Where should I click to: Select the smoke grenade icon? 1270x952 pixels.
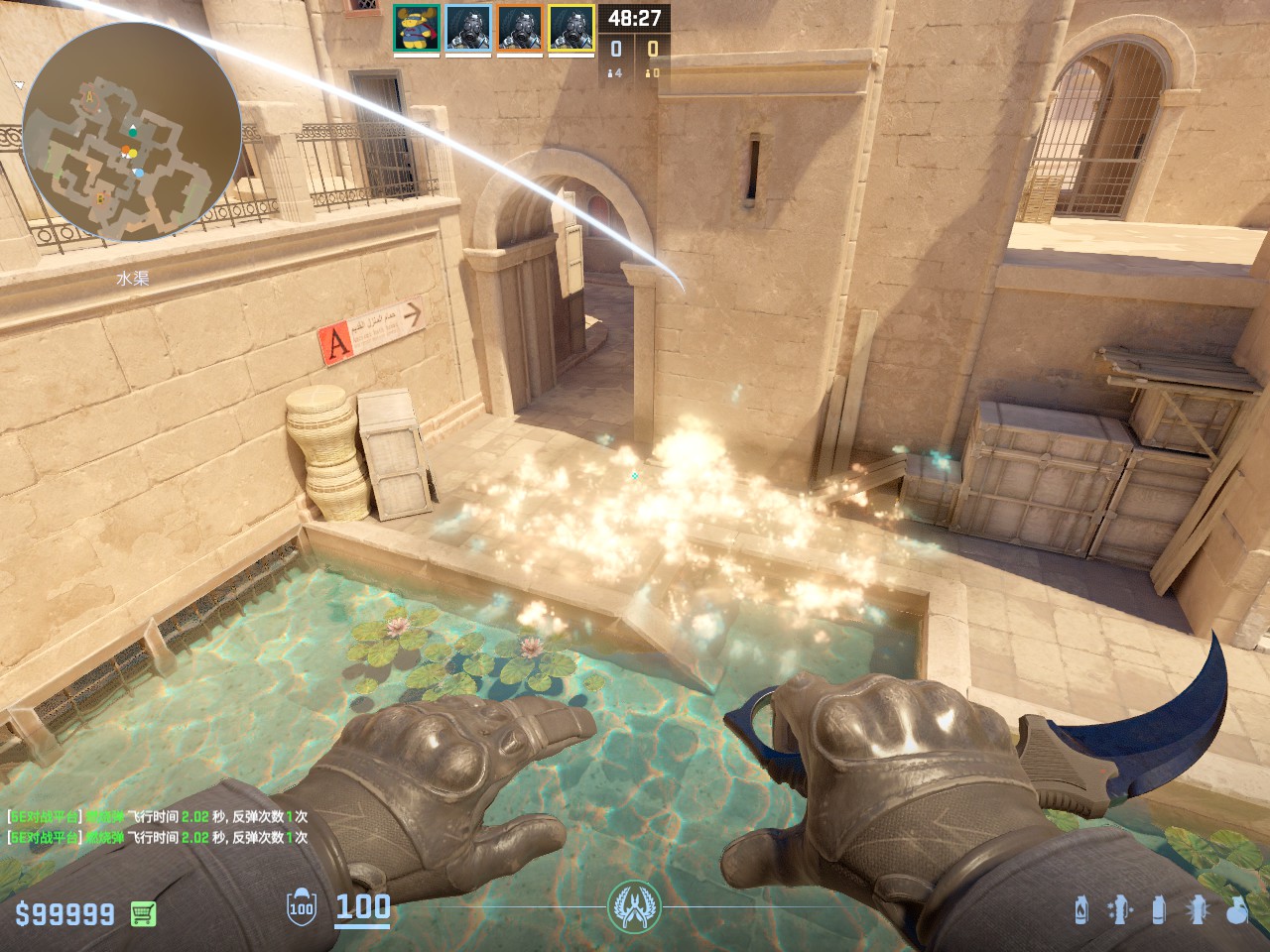(x=1158, y=909)
